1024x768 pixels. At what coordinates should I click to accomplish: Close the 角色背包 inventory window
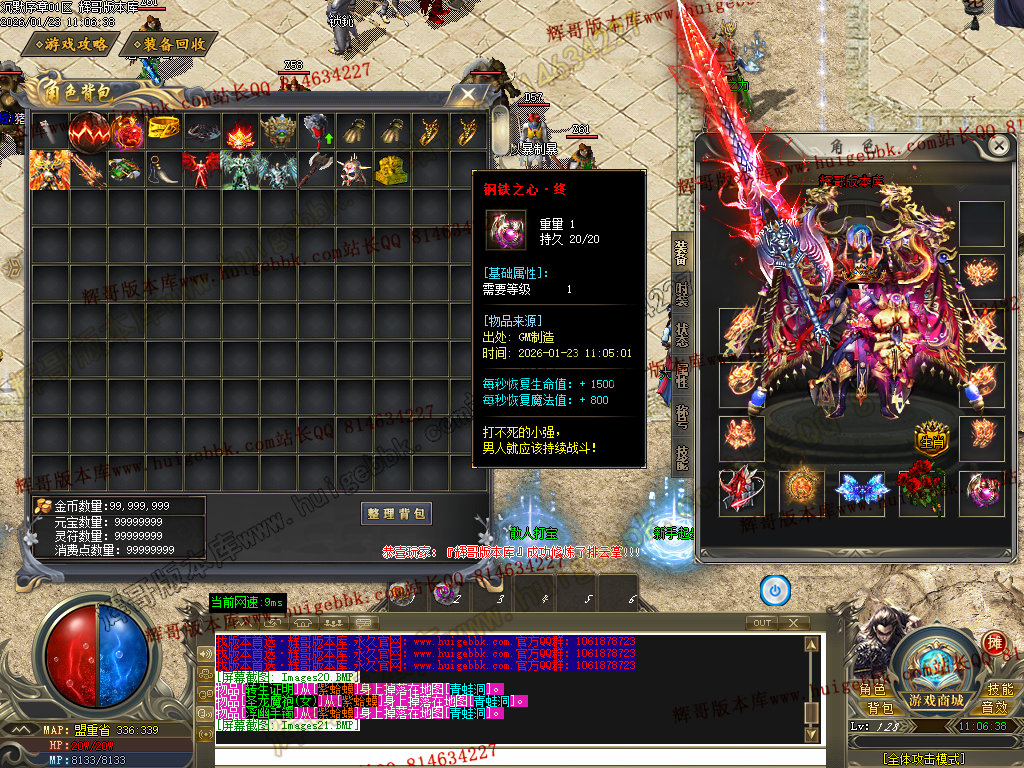[x=465, y=95]
